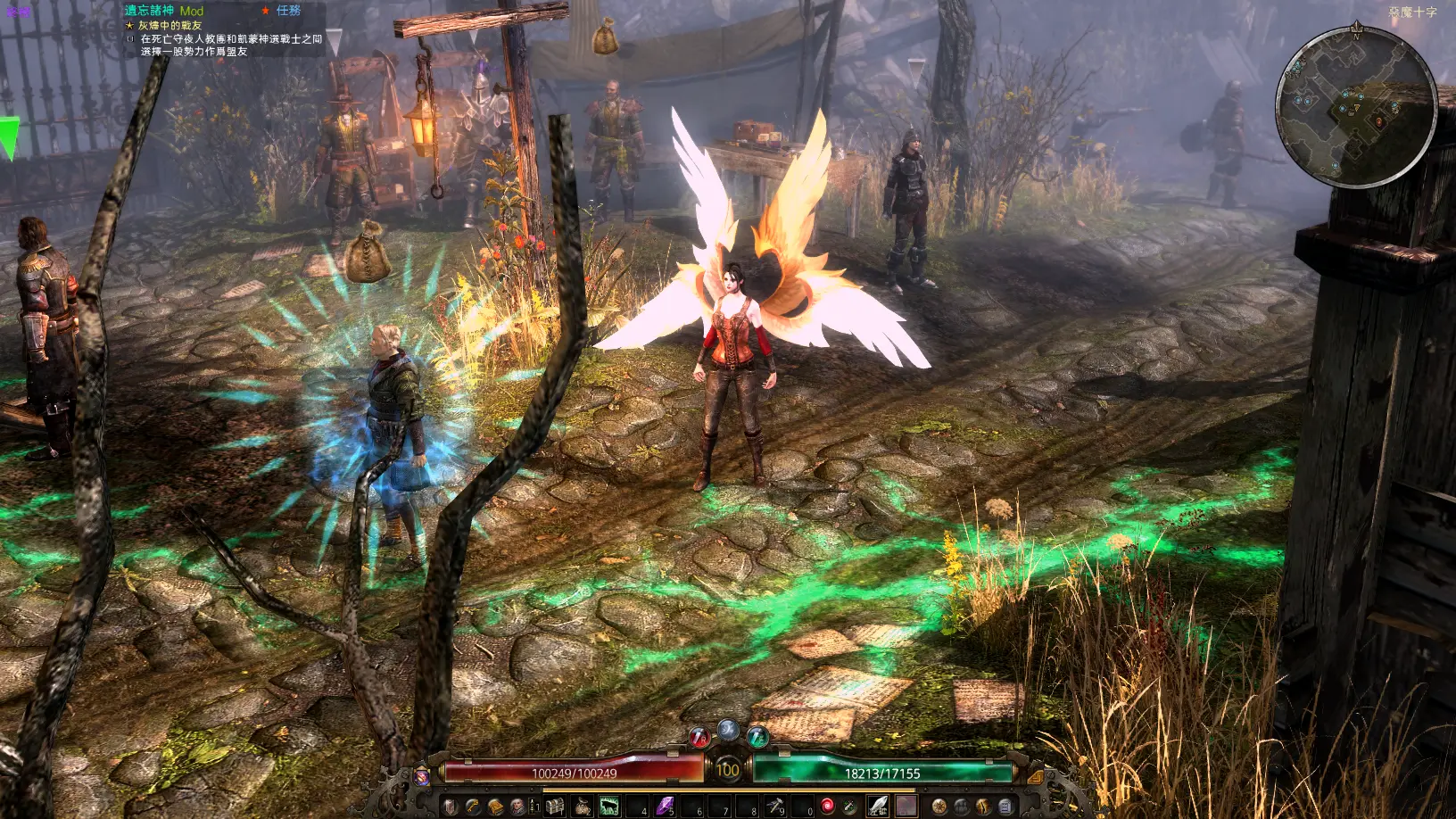Open the blue scroll menu button
The image size is (1456, 819).
point(1005,807)
